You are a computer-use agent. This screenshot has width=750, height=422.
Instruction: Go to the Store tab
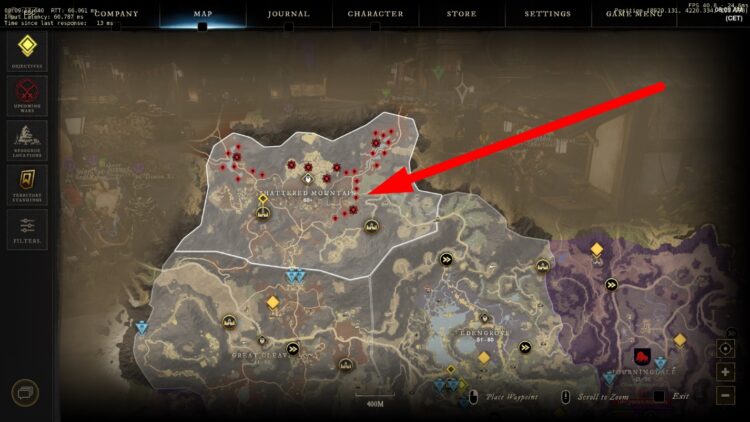point(461,14)
